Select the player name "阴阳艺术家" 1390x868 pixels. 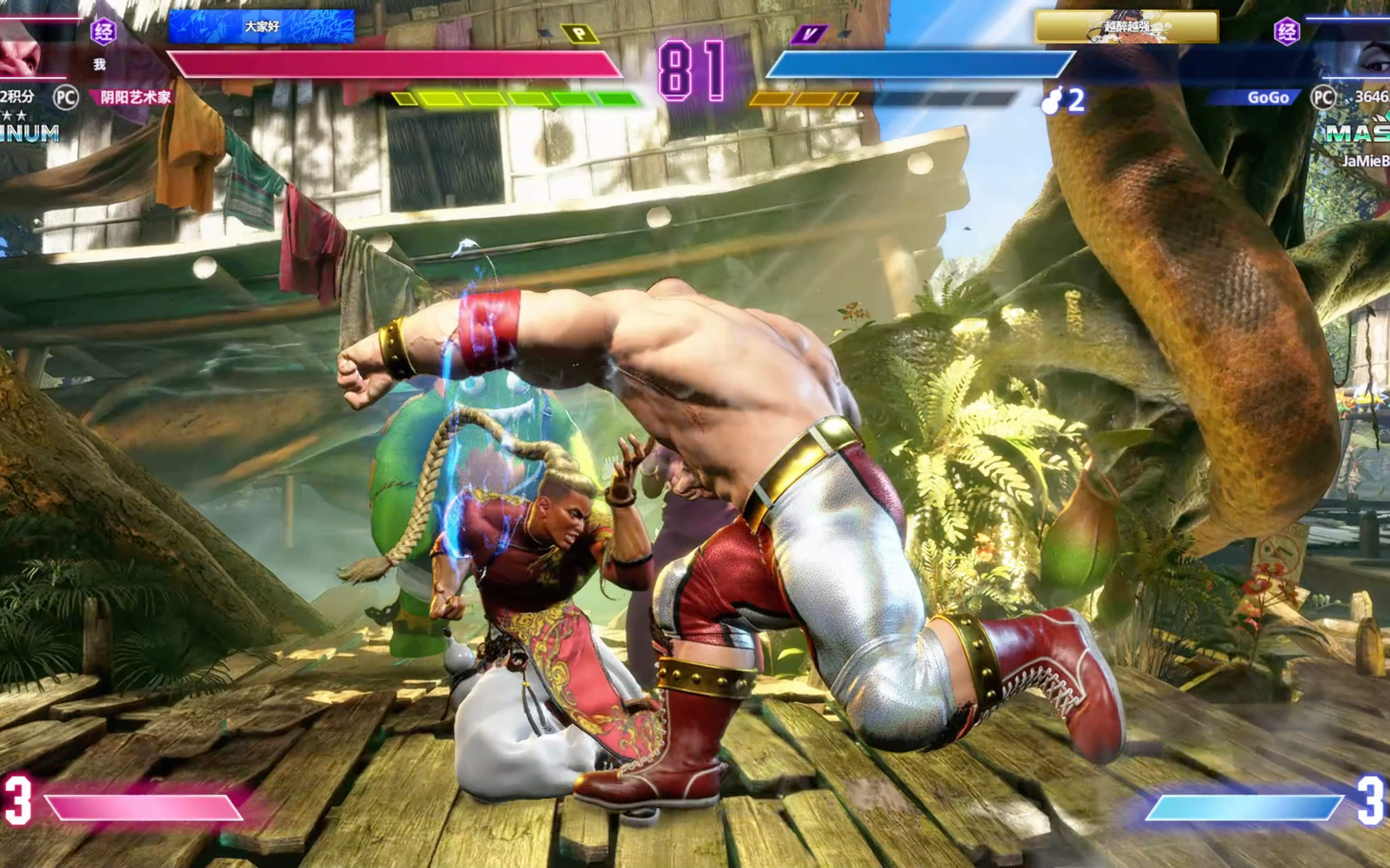(x=135, y=97)
